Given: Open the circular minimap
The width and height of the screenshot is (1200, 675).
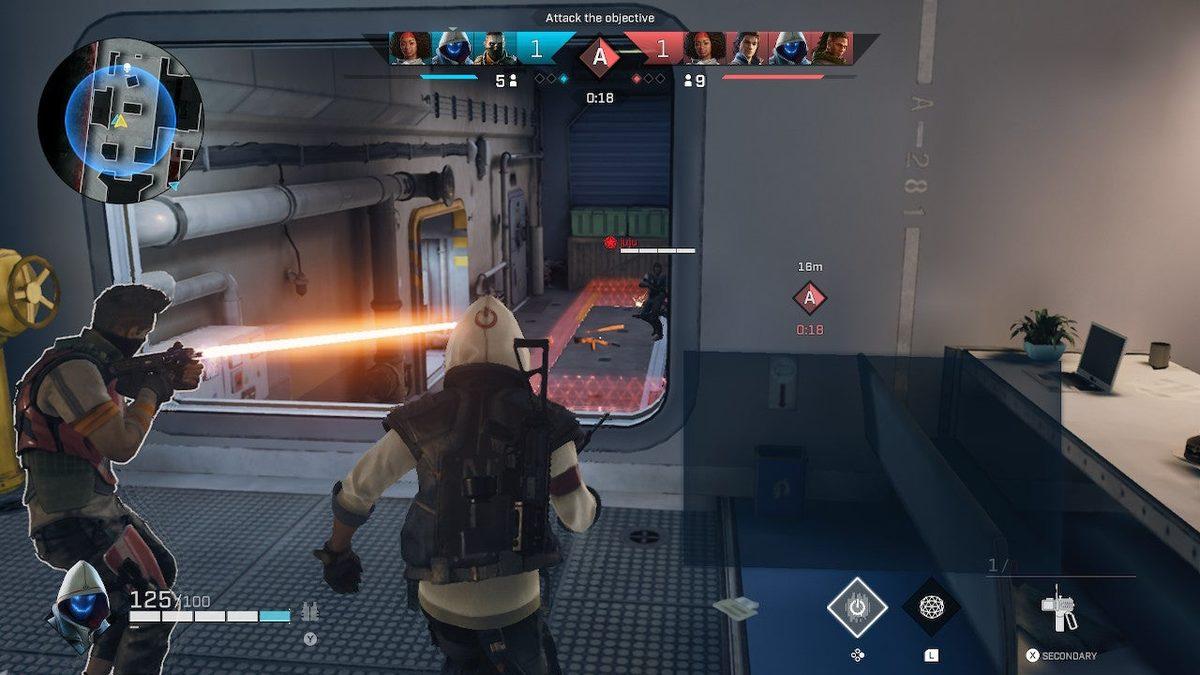Looking at the screenshot, I should coord(120,121).
